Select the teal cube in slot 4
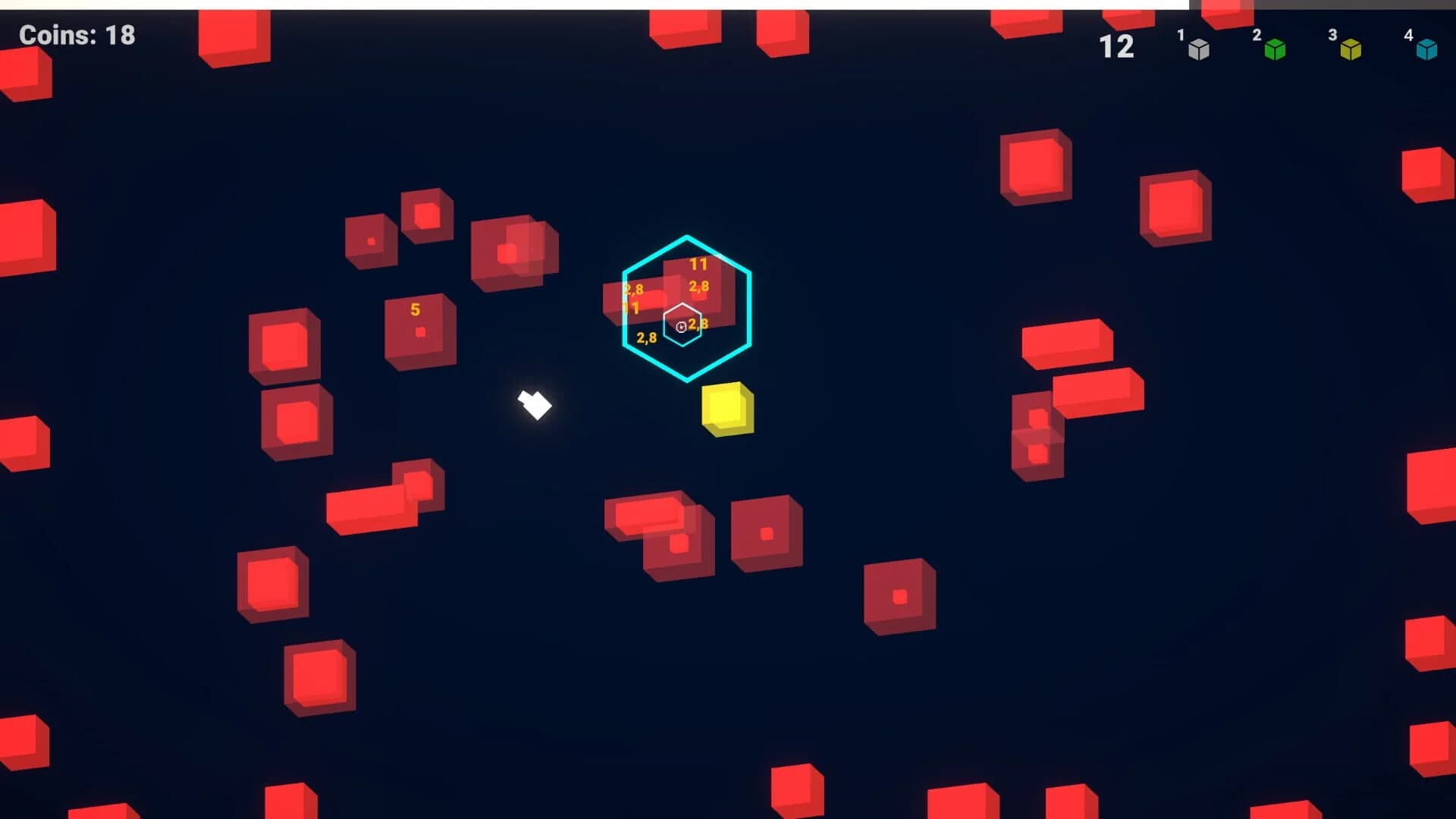The height and width of the screenshot is (819, 1456). [1429, 48]
